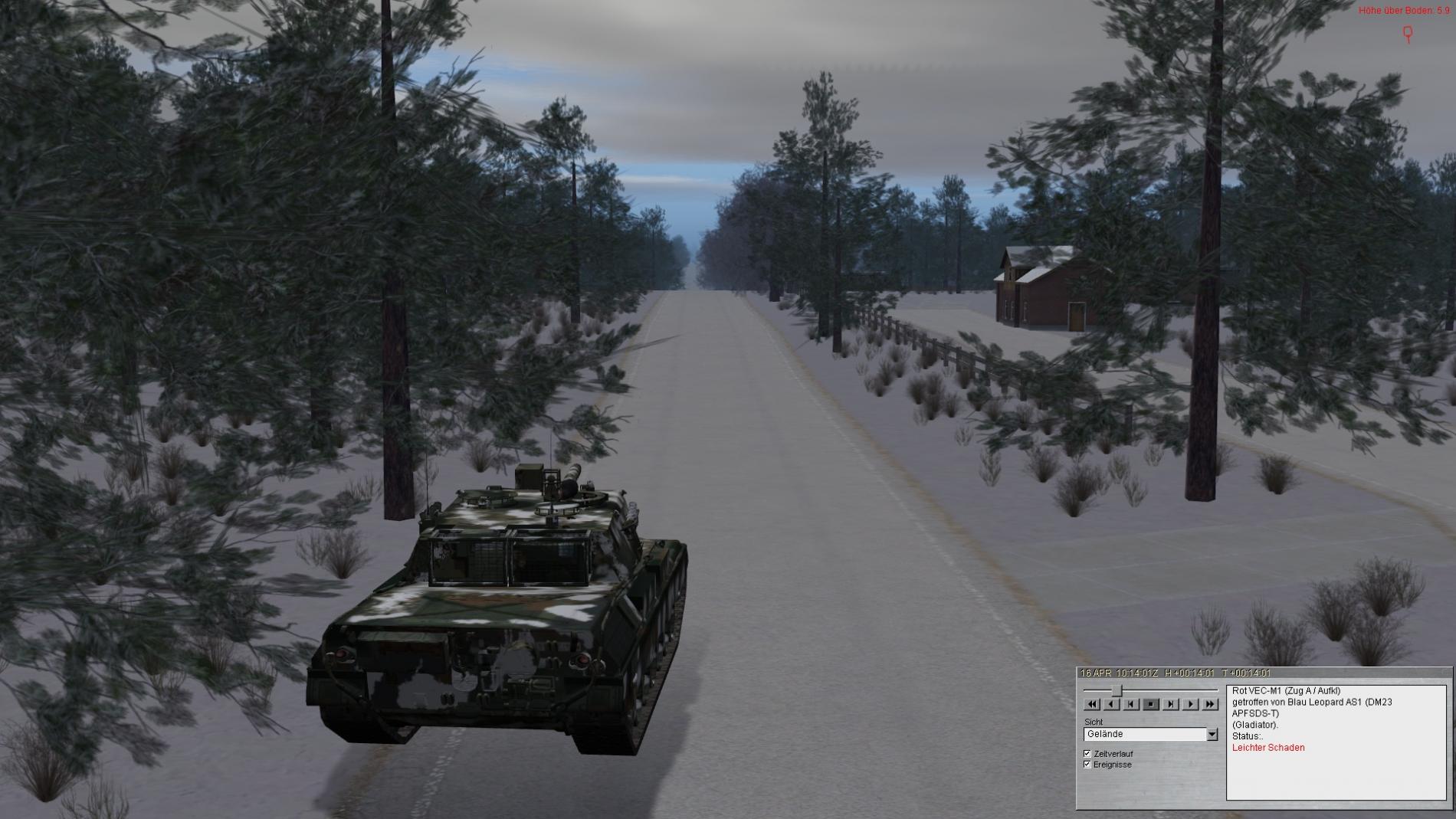The width and height of the screenshot is (1456, 819).
Task: Uncheck the Ereignisse checkbox
Action: click(1087, 765)
